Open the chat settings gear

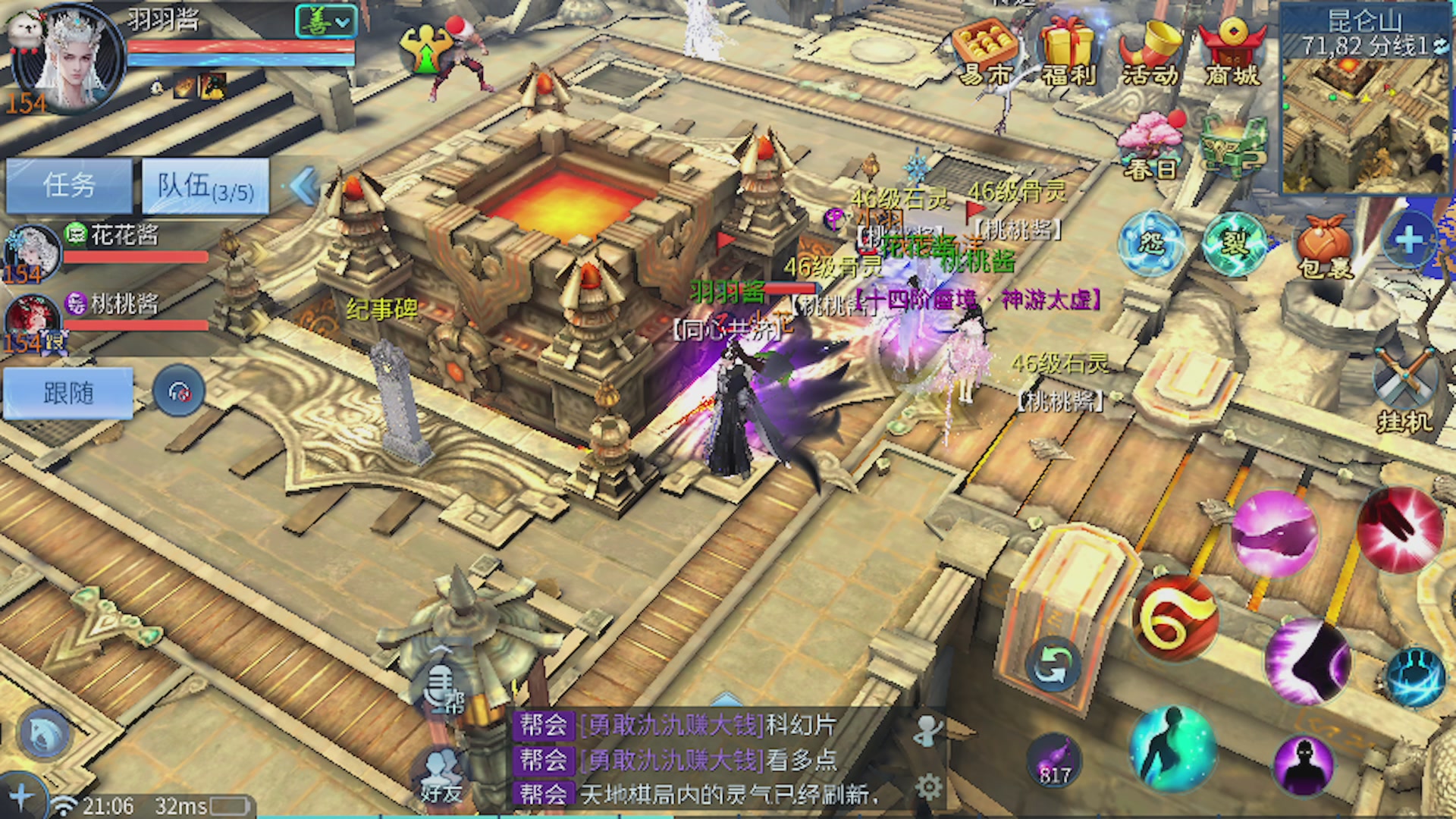929,787
